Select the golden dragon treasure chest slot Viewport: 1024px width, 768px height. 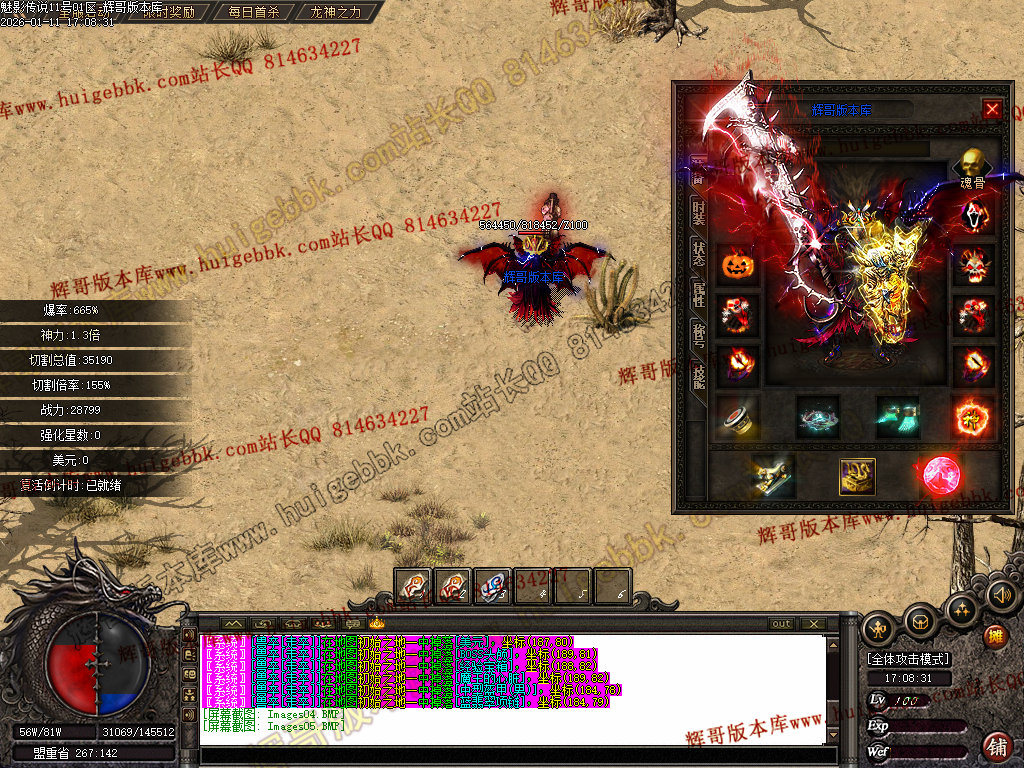click(x=857, y=476)
